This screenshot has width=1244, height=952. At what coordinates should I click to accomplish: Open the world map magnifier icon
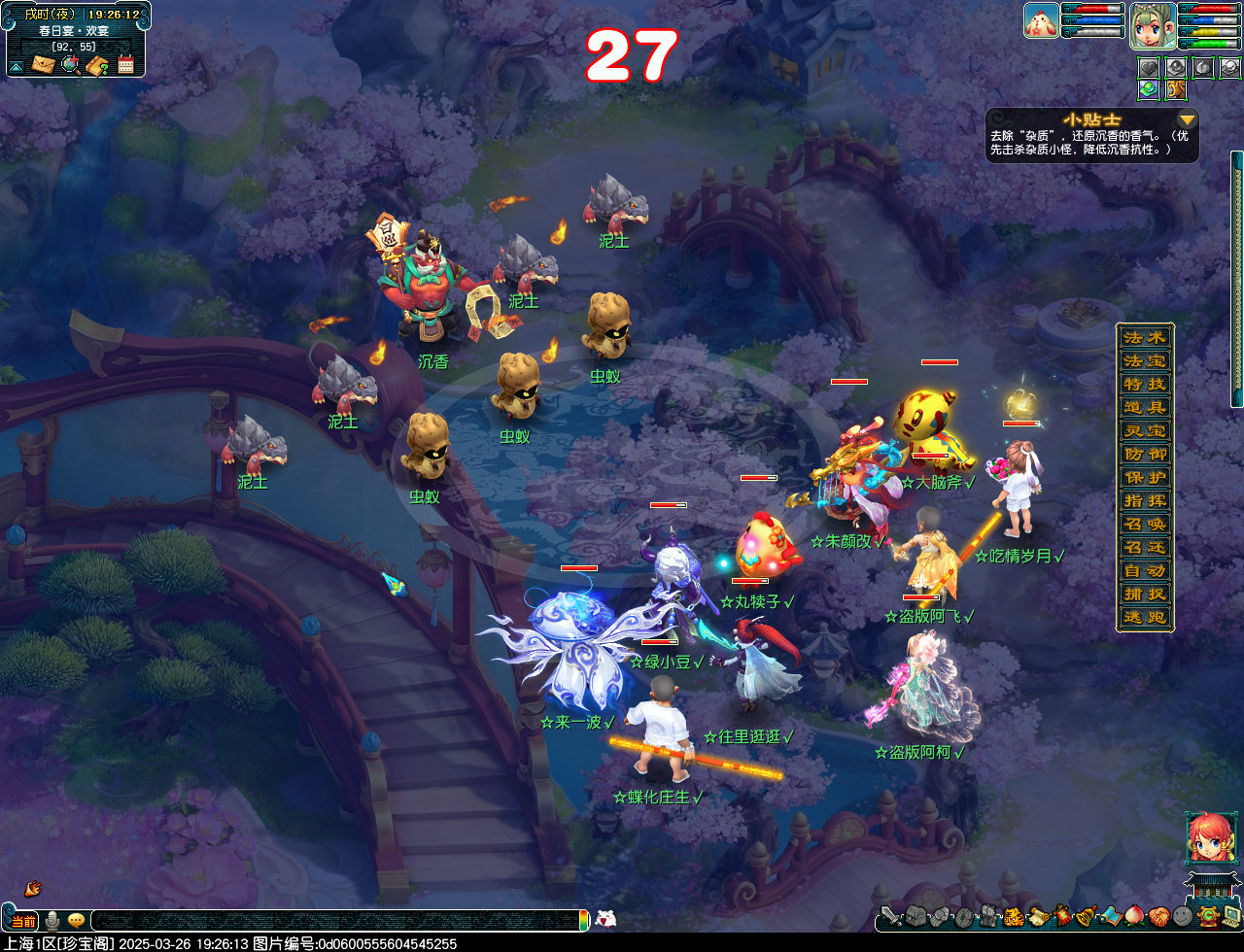(x=70, y=65)
